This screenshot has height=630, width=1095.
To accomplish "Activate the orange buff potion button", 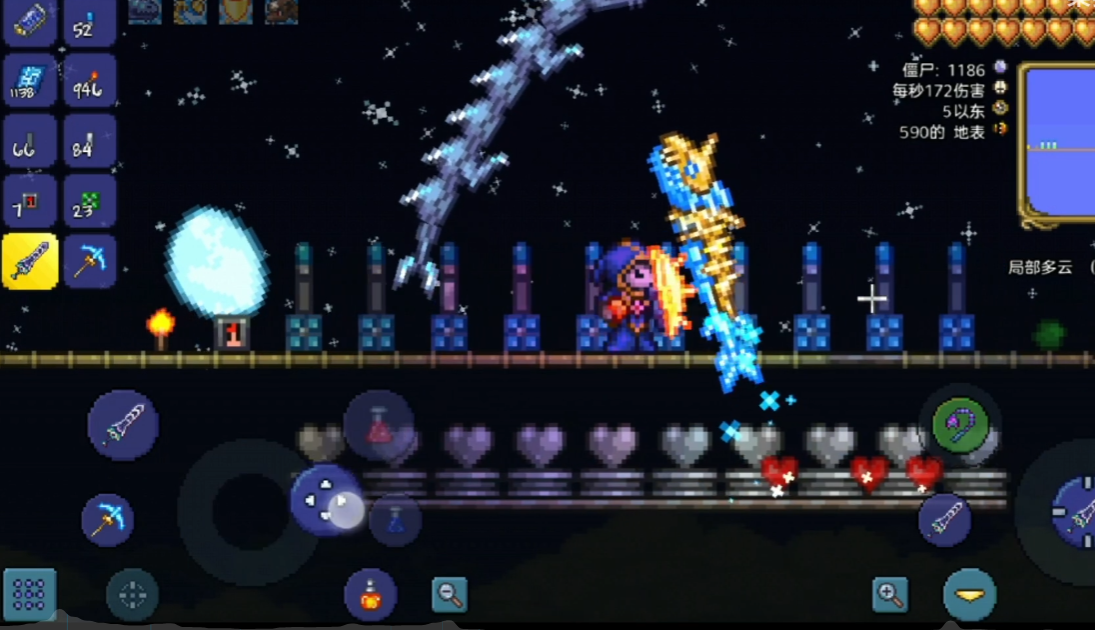I will [x=370, y=596].
